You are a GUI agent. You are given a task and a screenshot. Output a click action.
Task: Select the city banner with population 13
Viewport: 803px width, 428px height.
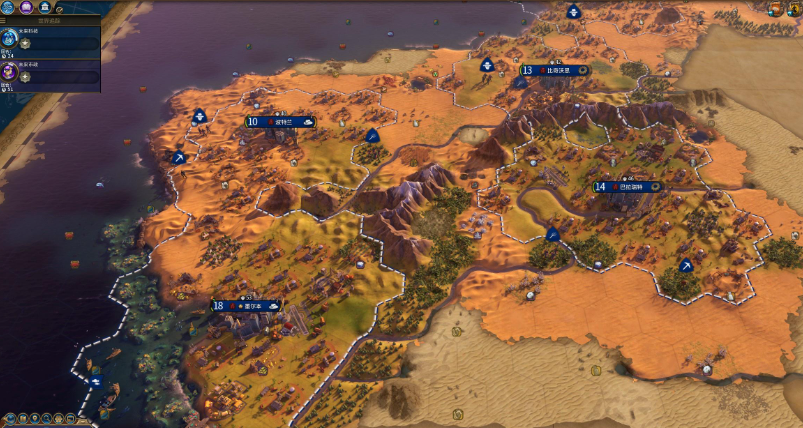(x=553, y=70)
